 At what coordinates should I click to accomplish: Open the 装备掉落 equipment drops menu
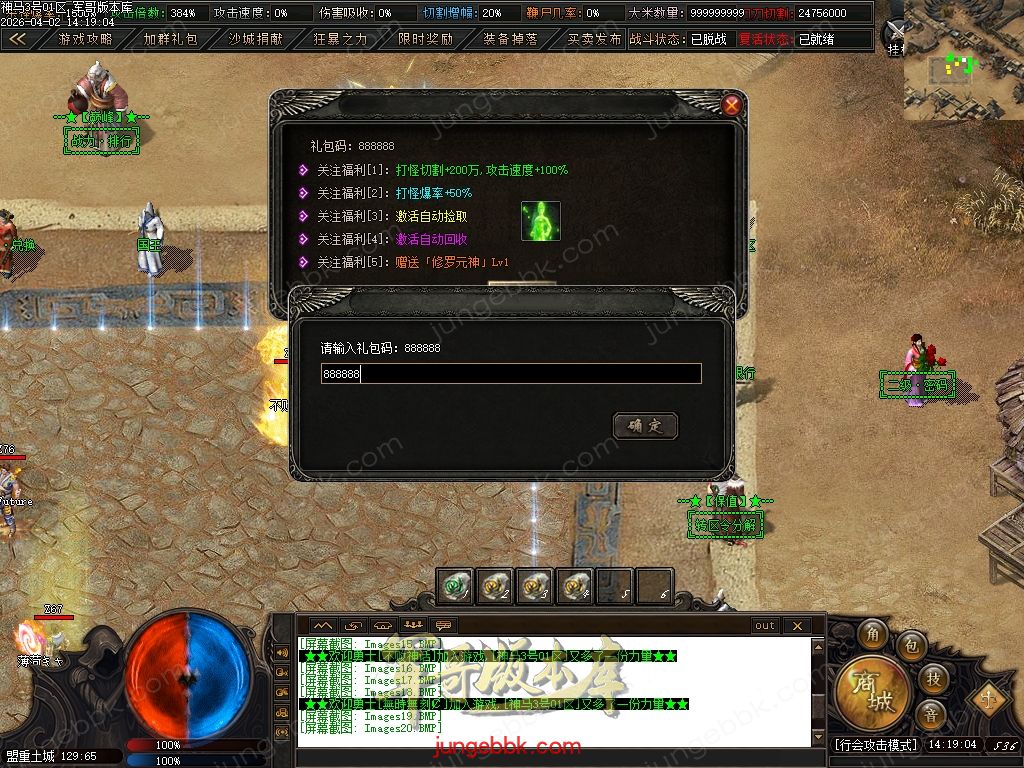[510, 39]
